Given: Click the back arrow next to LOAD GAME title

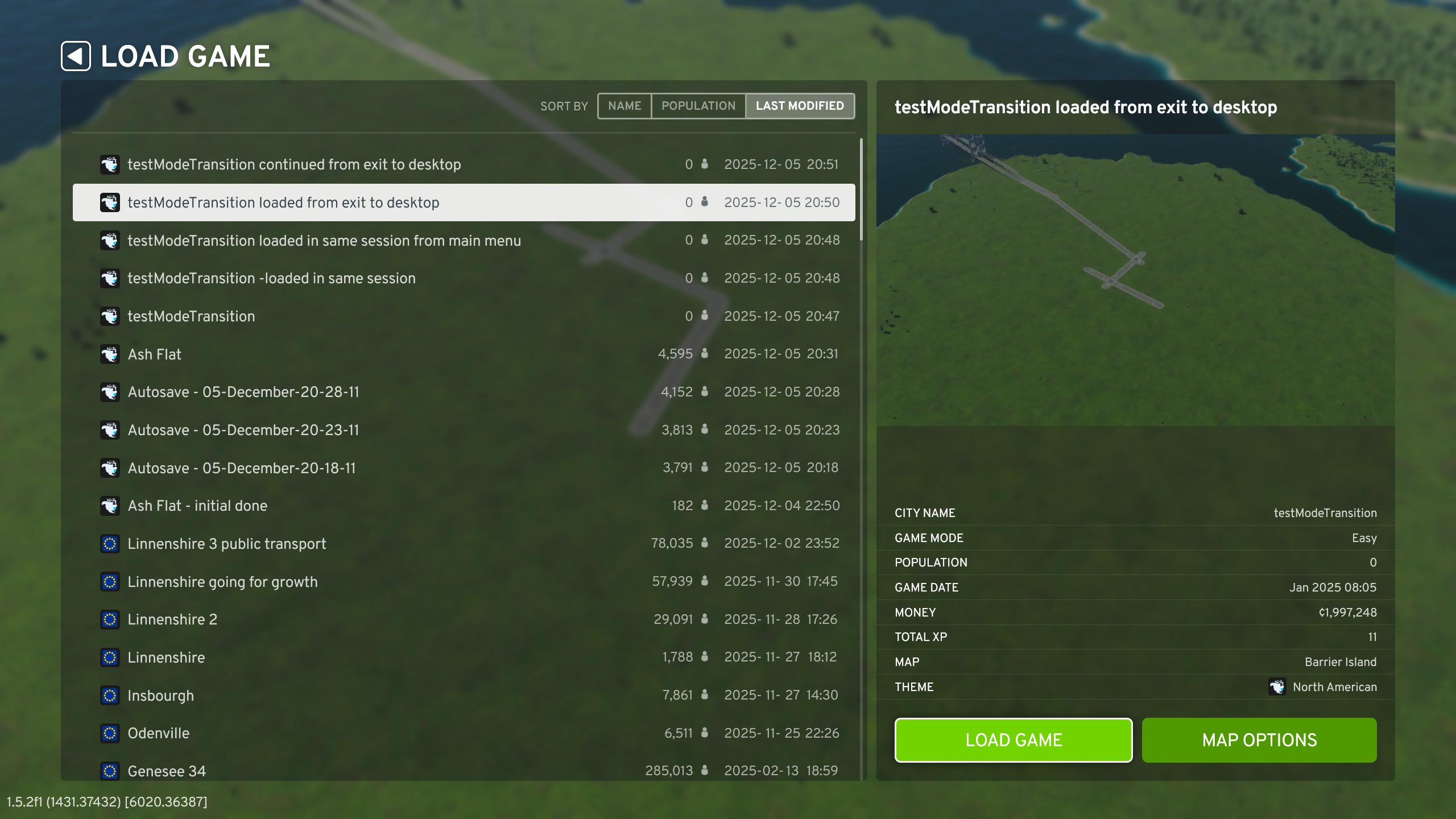Looking at the screenshot, I should tap(75, 56).
